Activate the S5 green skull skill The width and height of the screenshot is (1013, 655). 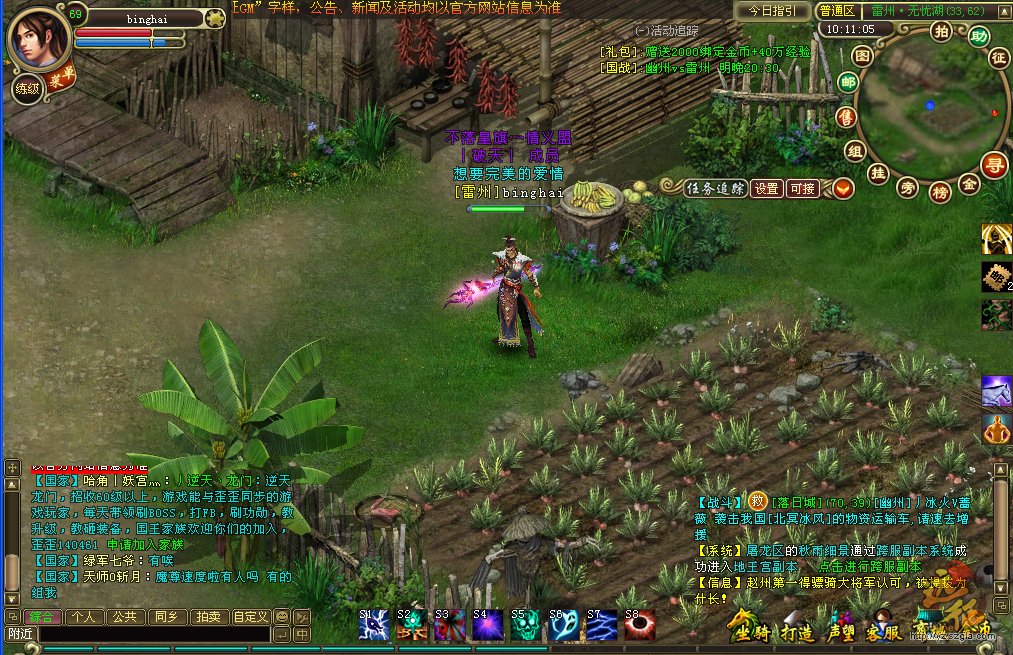525,625
